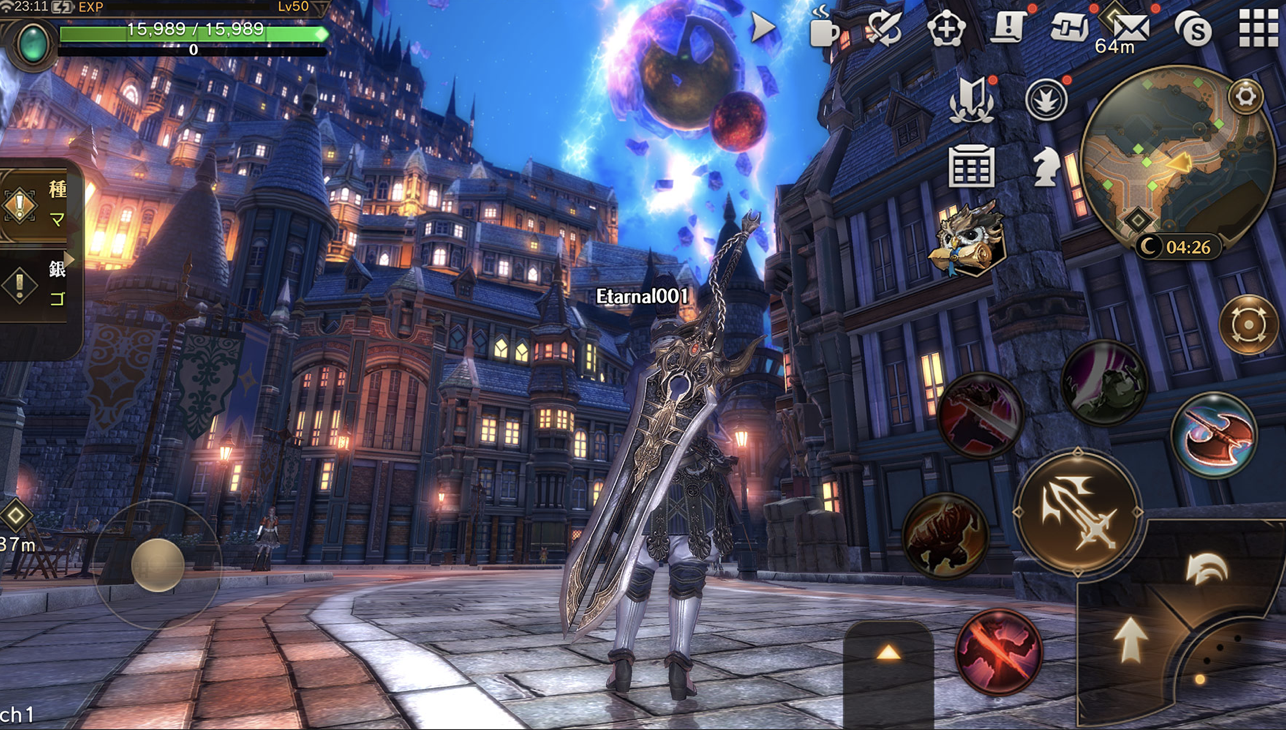
Task: Activate the glowing red axe skill
Action: coord(1214,436)
